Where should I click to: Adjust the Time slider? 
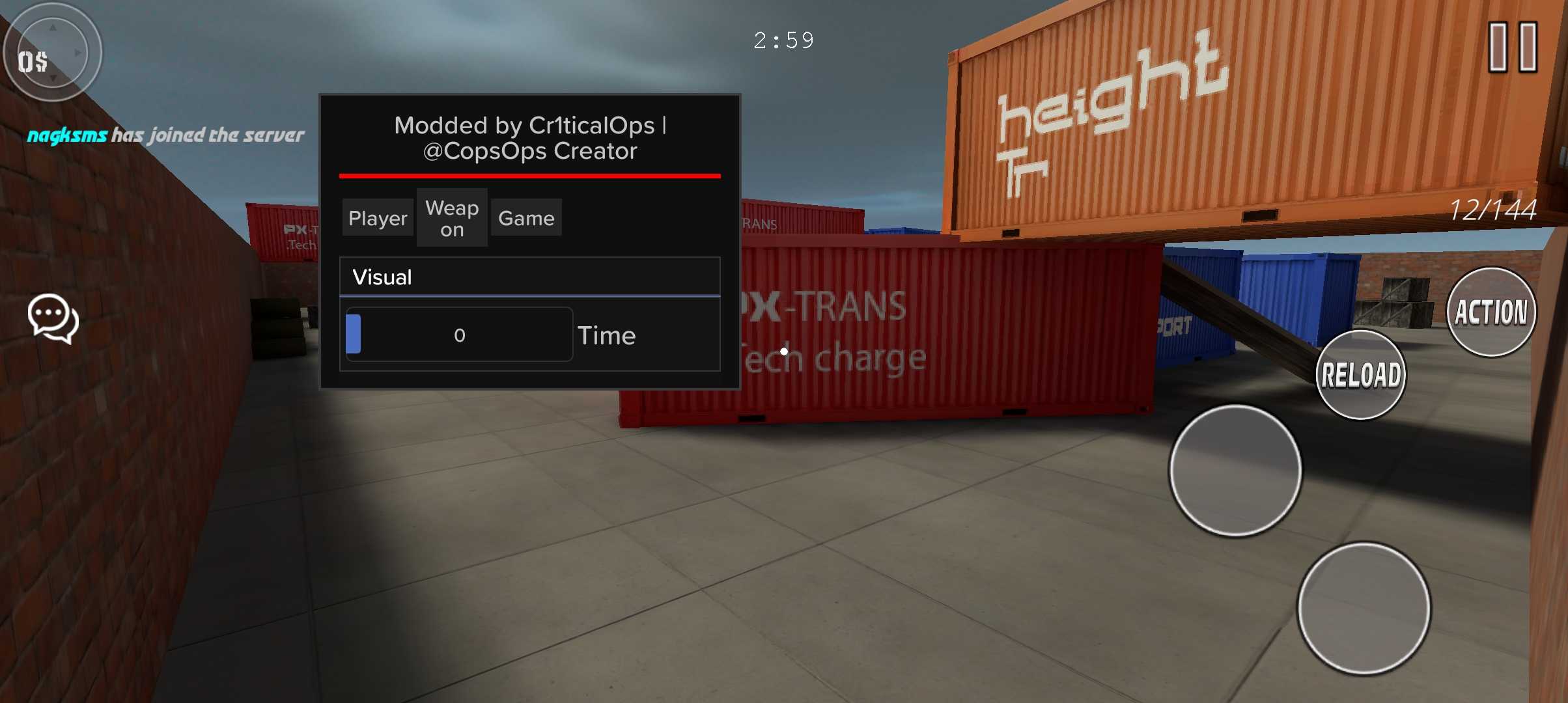coord(459,335)
